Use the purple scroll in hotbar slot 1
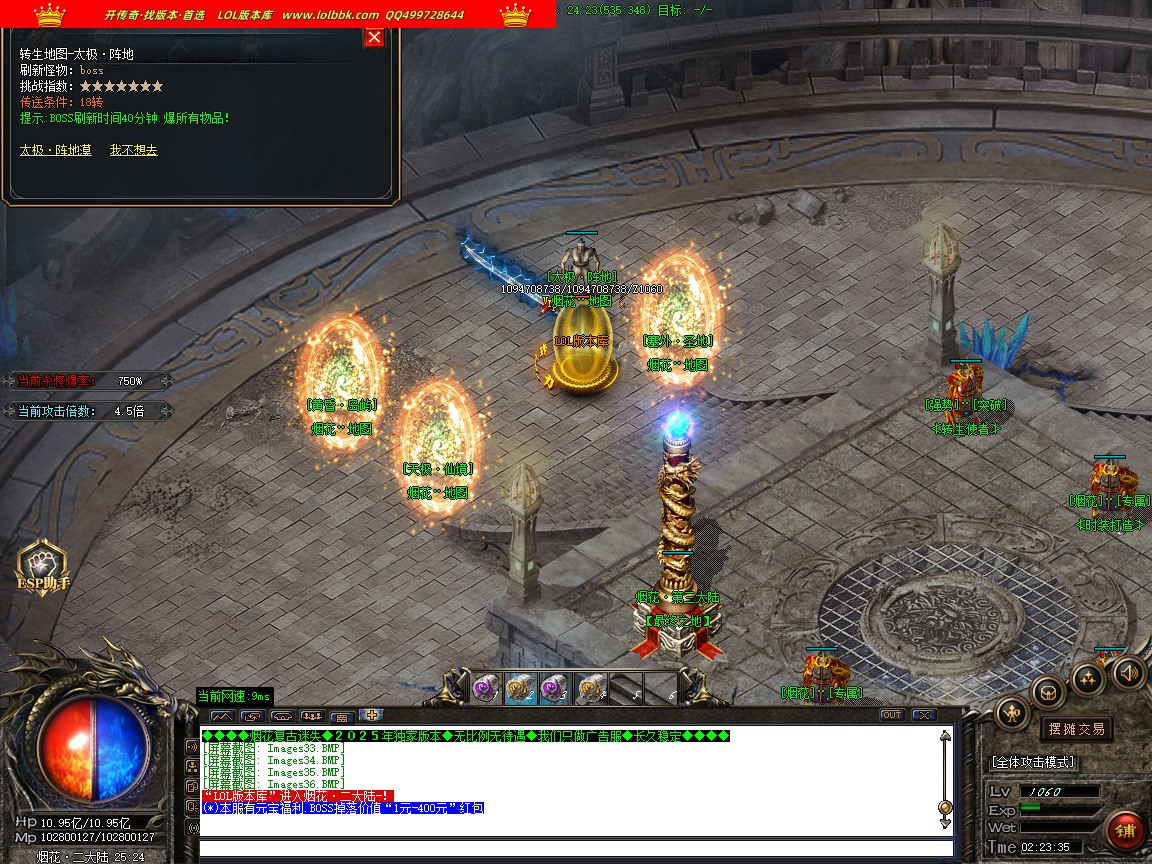 point(485,688)
